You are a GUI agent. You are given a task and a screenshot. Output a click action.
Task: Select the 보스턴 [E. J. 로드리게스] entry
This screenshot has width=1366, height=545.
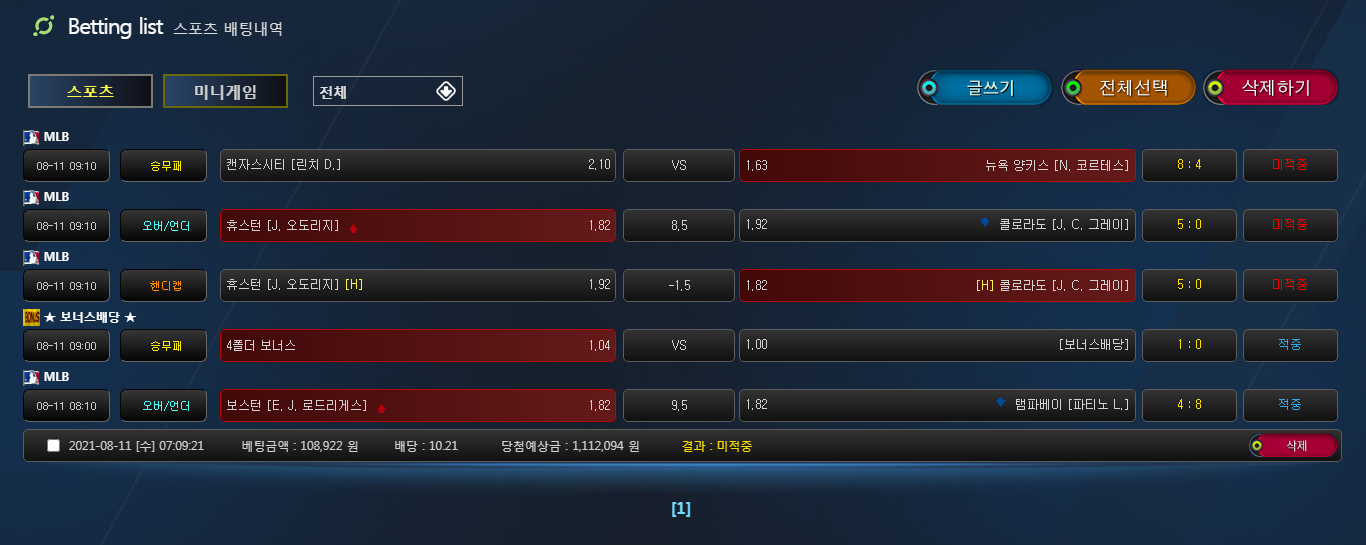(x=418, y=405)
